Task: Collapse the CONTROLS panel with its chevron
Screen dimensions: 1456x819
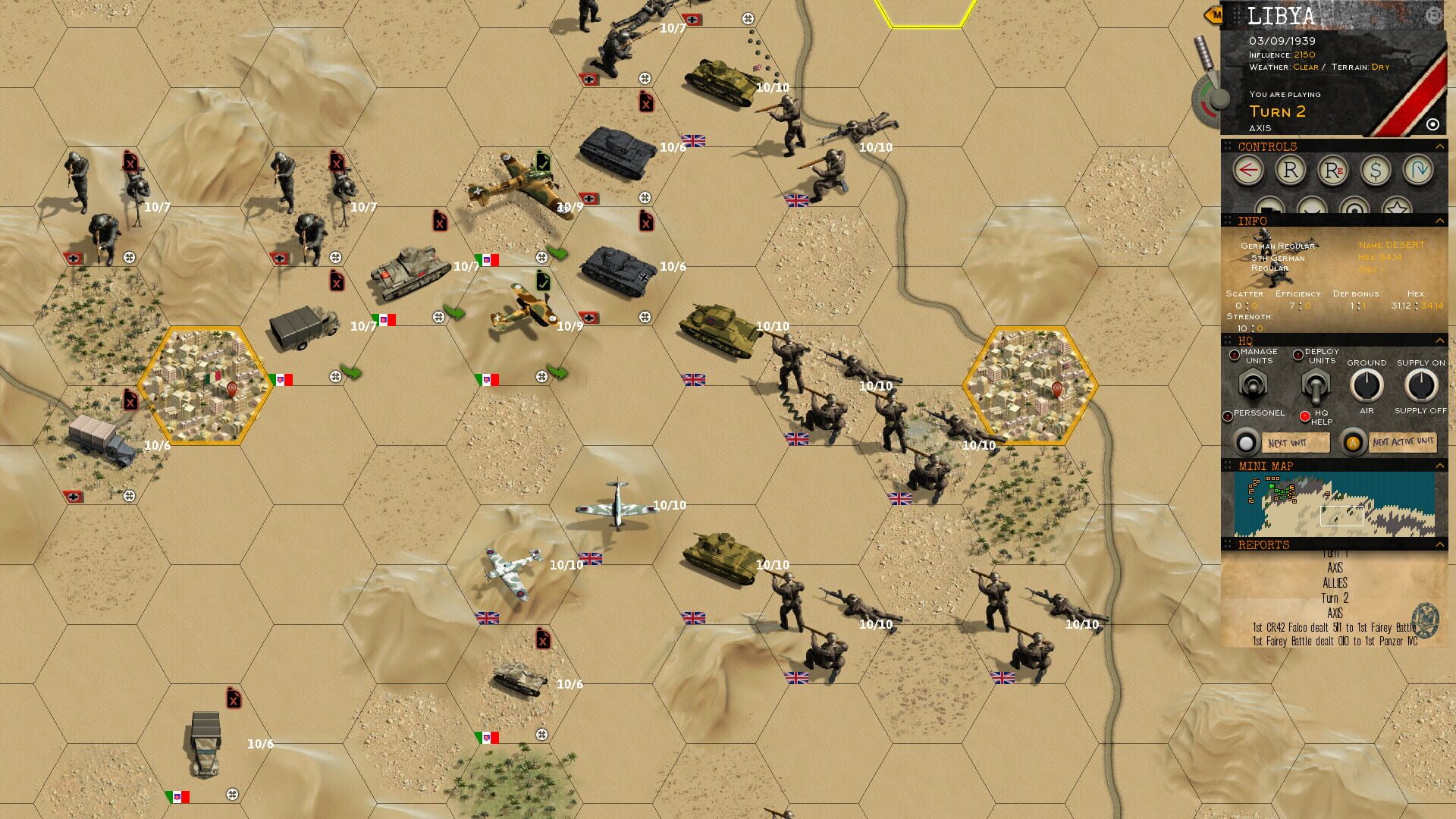Action: tap(1440, 146)
